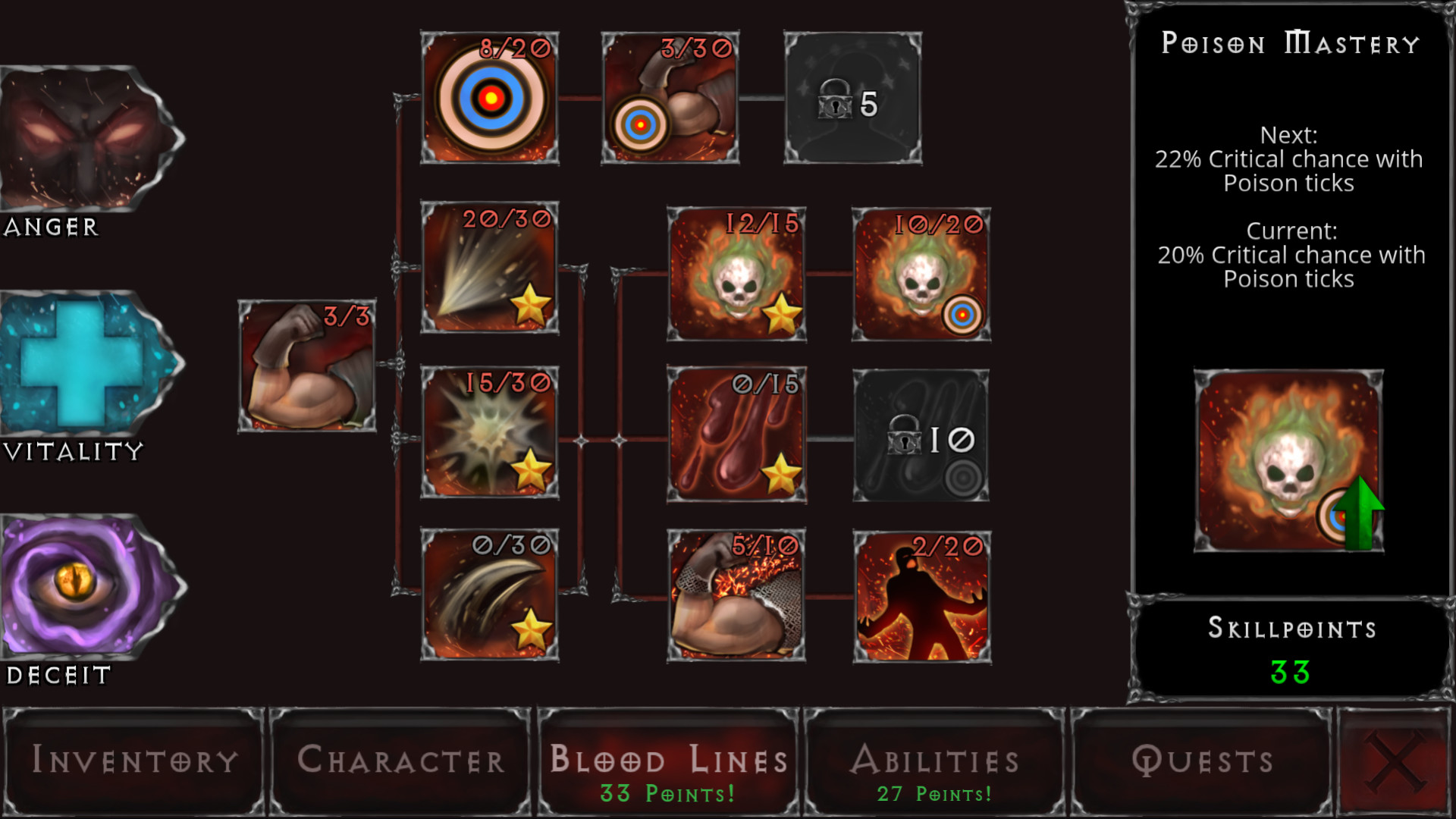Select the locked skill requiring 5 points

pos(853,97)
